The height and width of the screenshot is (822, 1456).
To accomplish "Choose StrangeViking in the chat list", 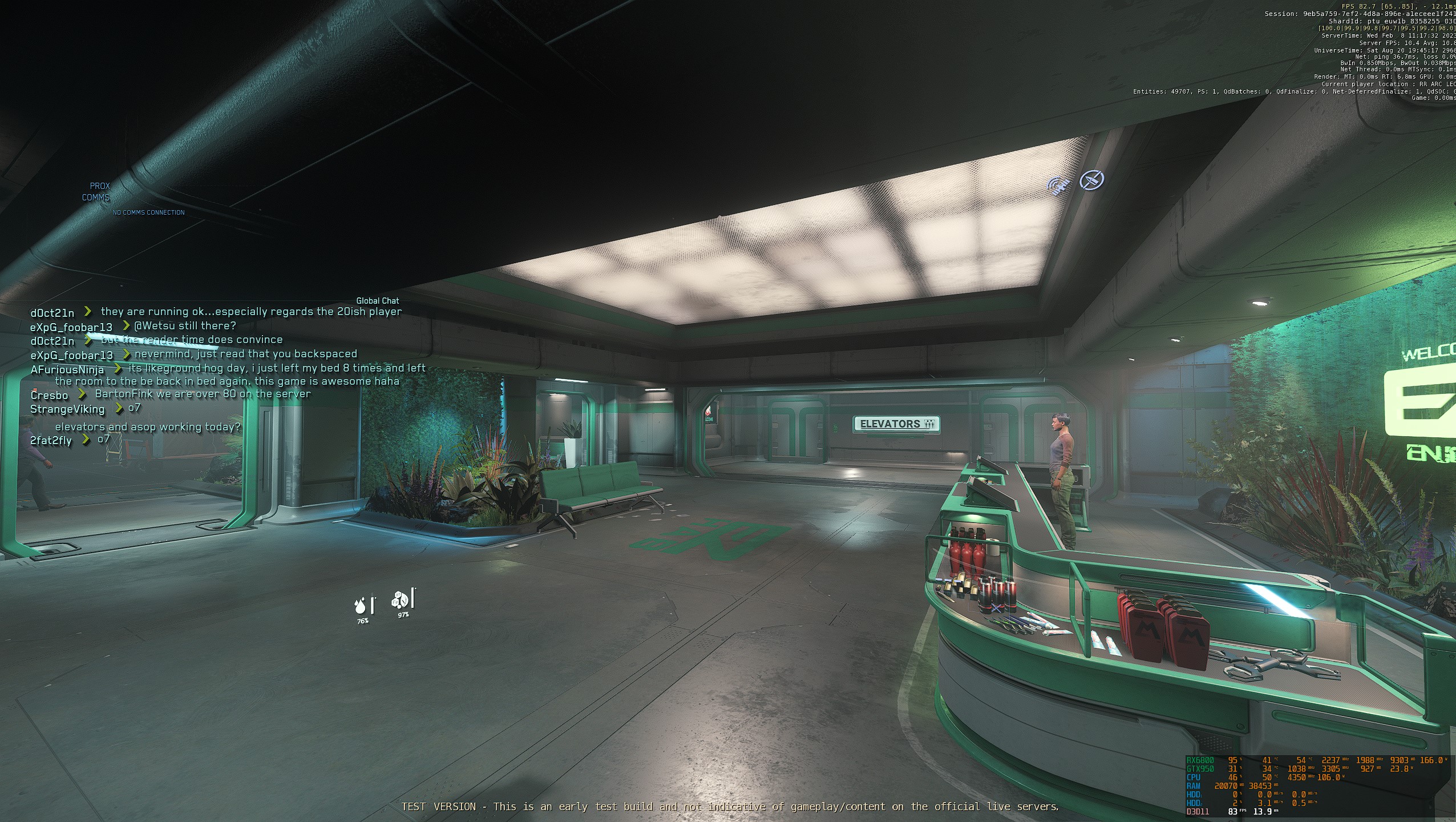I will pos(67,409).
